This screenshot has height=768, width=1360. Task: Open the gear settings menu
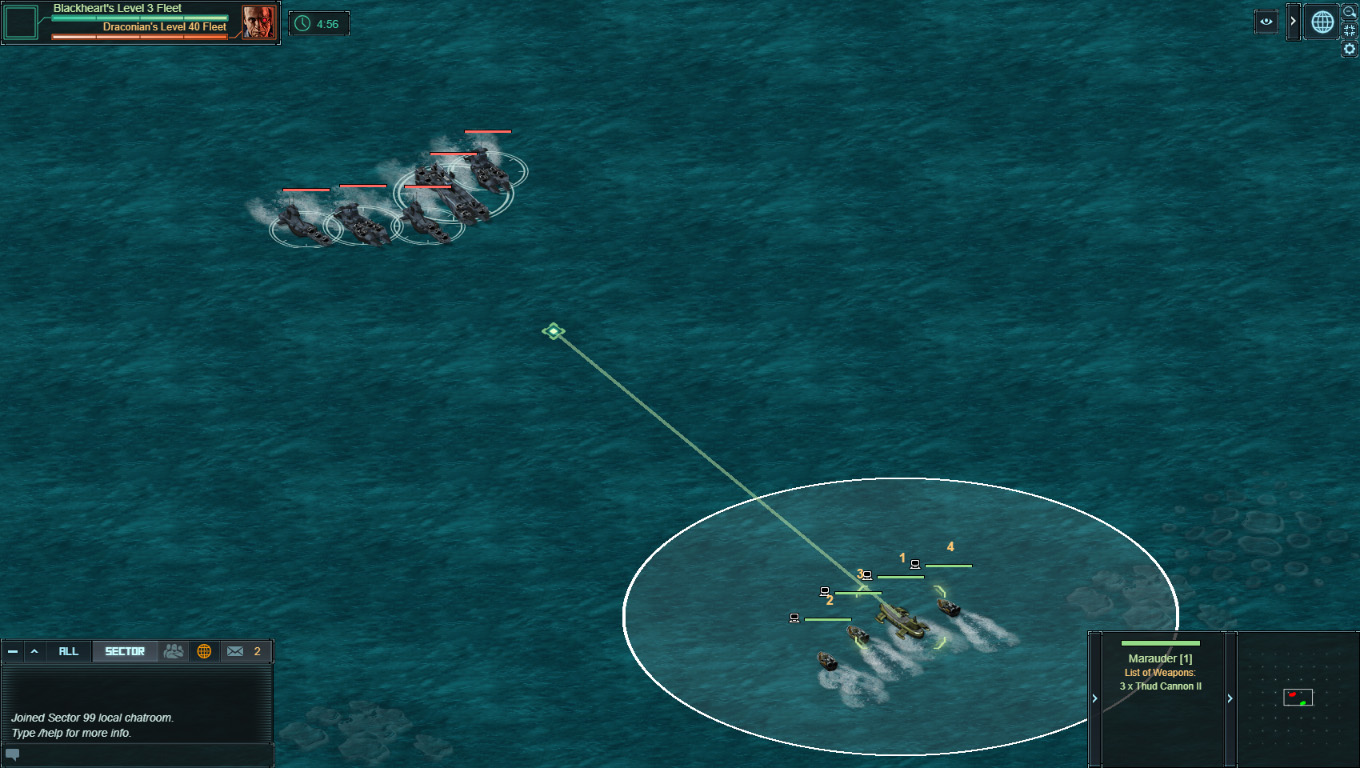(1349, 49)
